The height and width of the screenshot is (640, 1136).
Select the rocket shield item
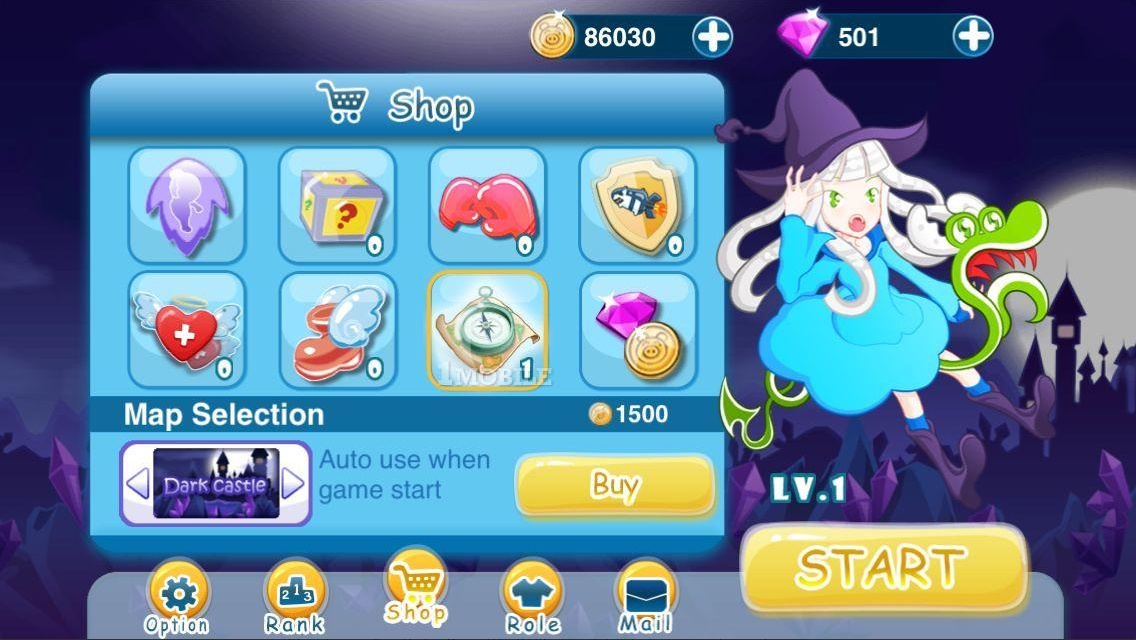(x=637, y=204)
